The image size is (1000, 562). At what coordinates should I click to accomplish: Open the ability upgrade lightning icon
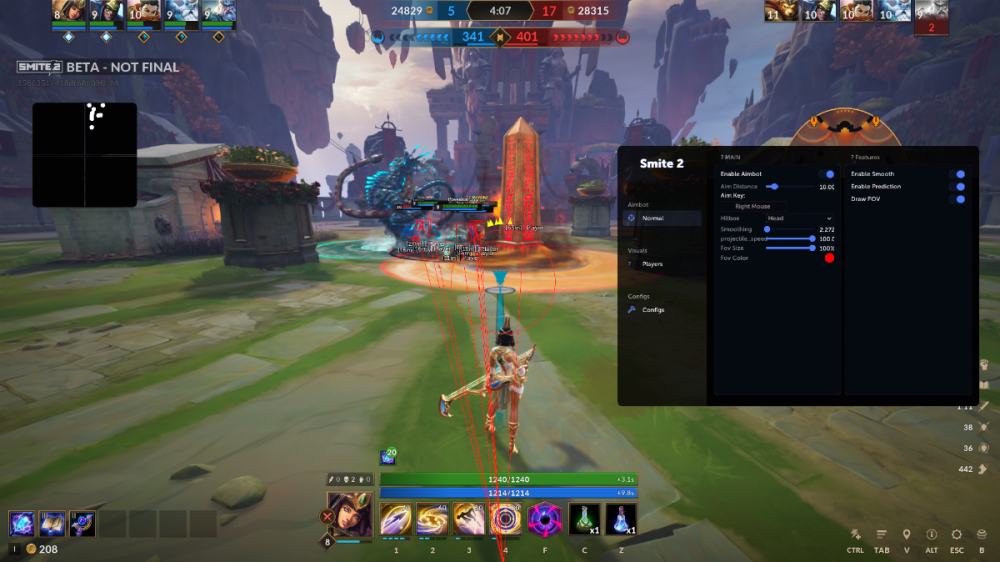pyautogui.click(x=856, y=535)
